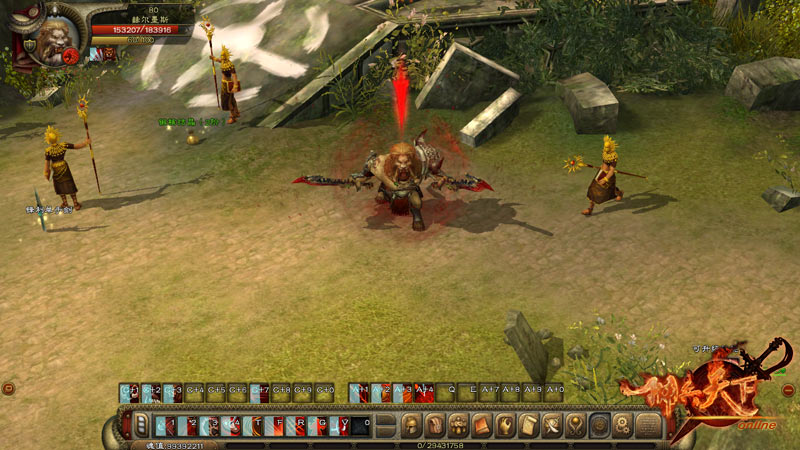
Task: Activate the skill slot labeled G
Action: pyautogui.click(x=321, y=426)
